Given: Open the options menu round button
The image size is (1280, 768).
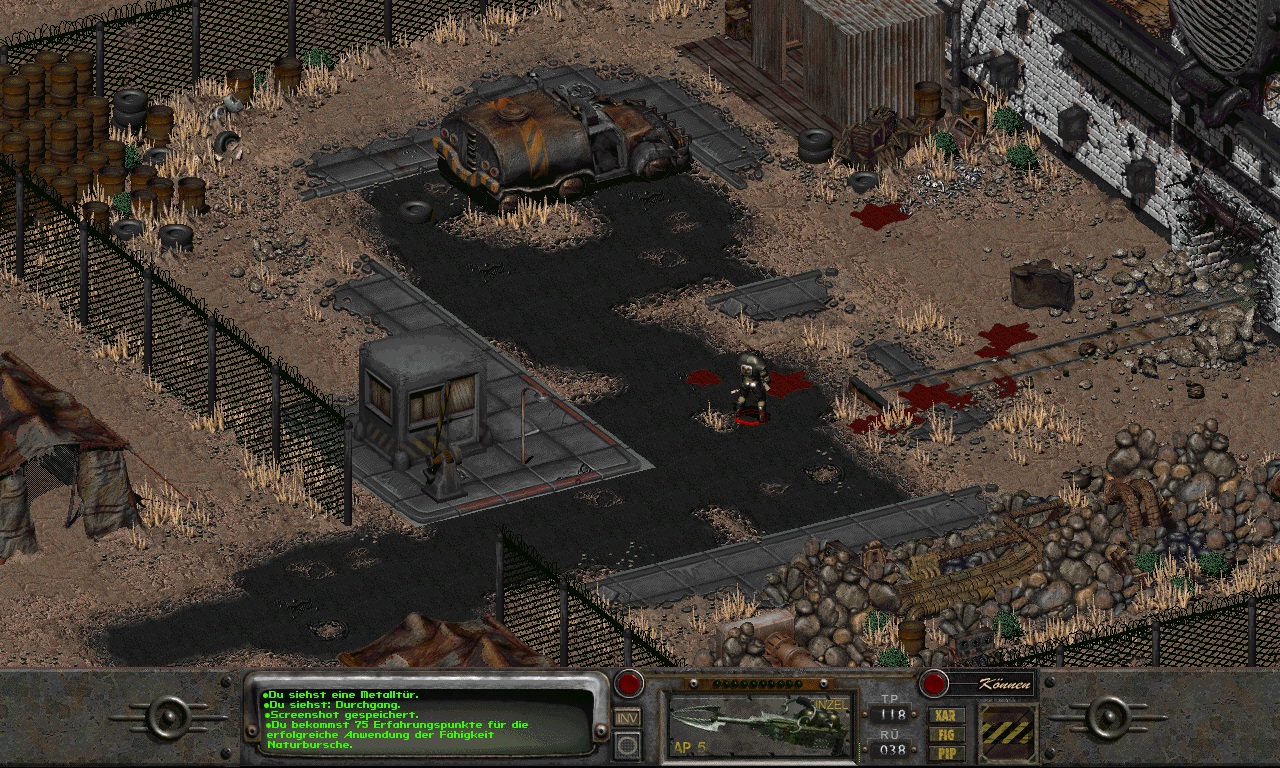Looking at the screenshot, I should [x=627, y=744].
